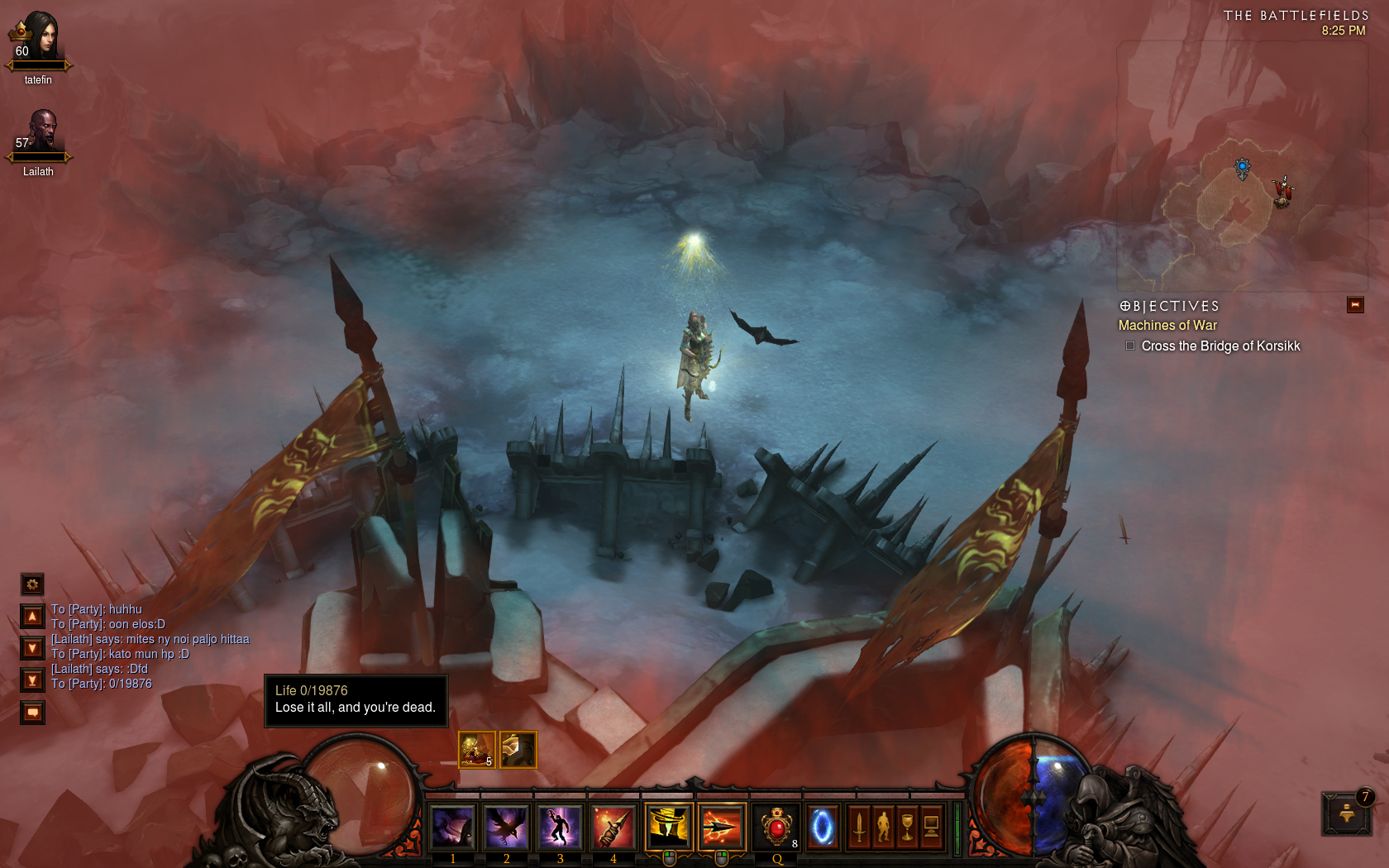The image size is (1389, 868).
Task: Use the red health potion
Action: [x=776, y=827]
